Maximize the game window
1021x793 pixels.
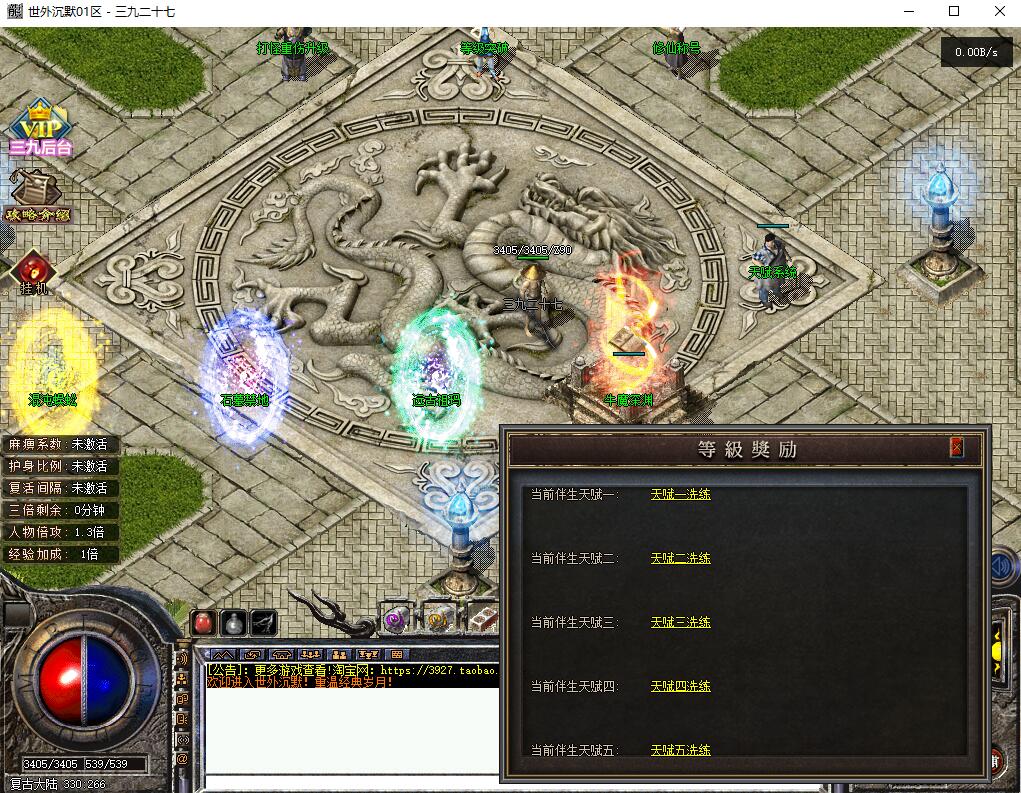(953, 11)
